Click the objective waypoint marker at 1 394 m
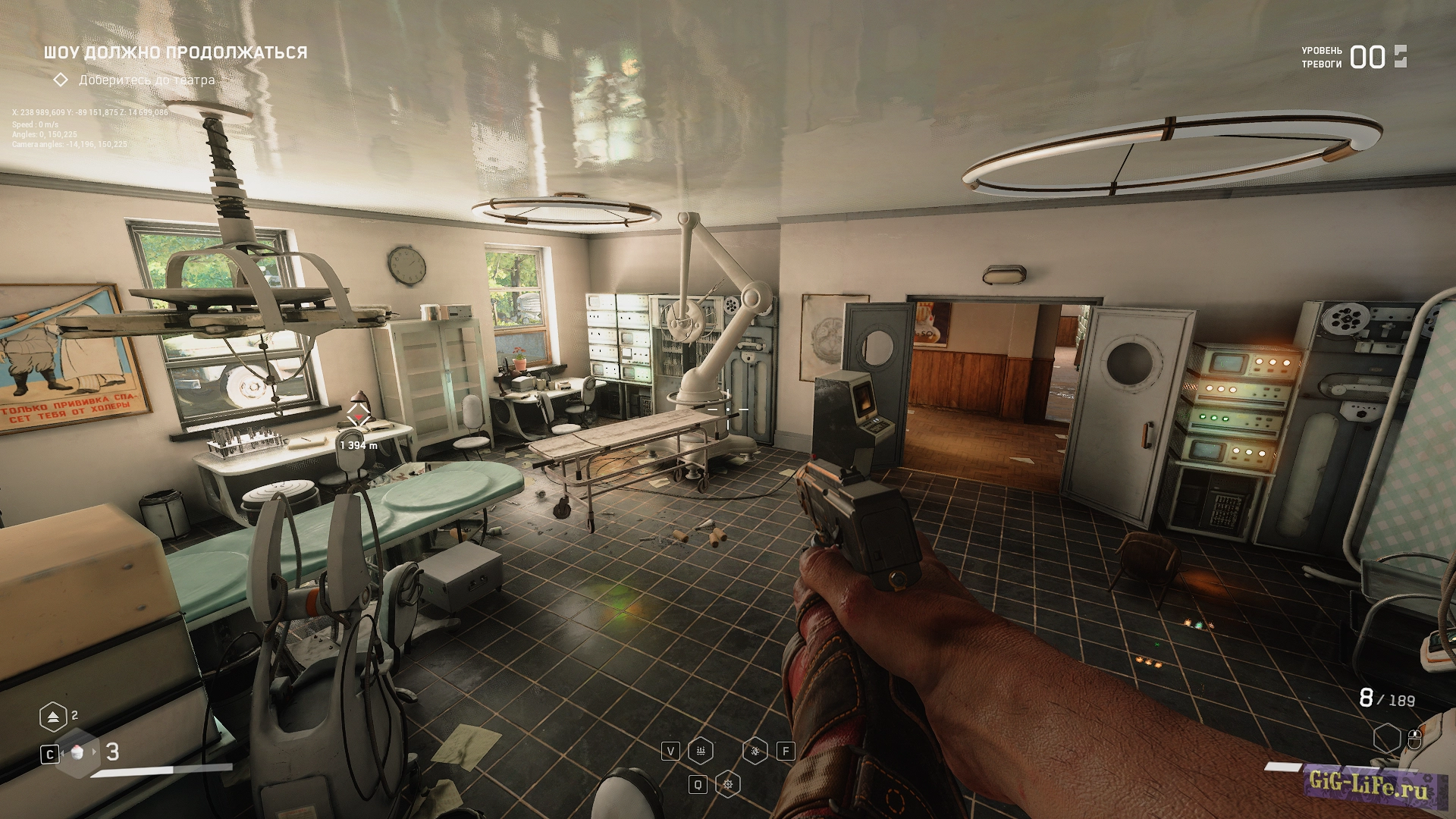Screen dimensions: 1456x819 [359, 416]
